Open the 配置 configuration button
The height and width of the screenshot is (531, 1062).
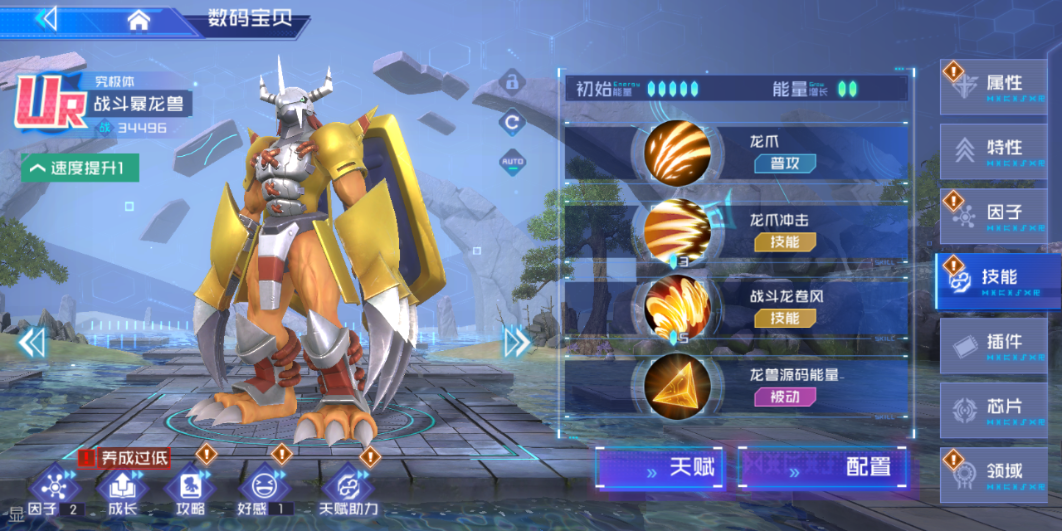tap(823, 467)
